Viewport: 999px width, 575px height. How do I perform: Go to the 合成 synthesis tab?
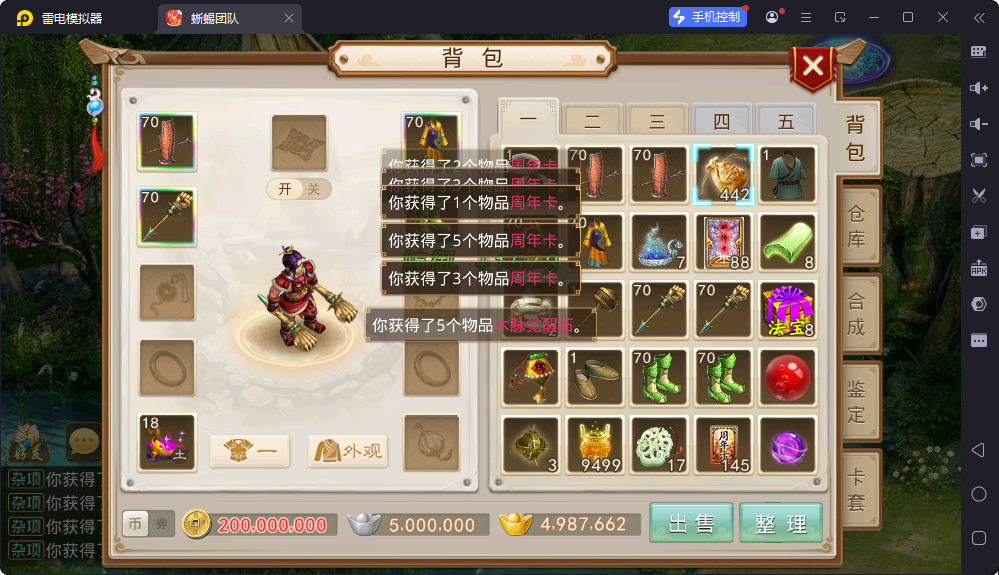857,314
